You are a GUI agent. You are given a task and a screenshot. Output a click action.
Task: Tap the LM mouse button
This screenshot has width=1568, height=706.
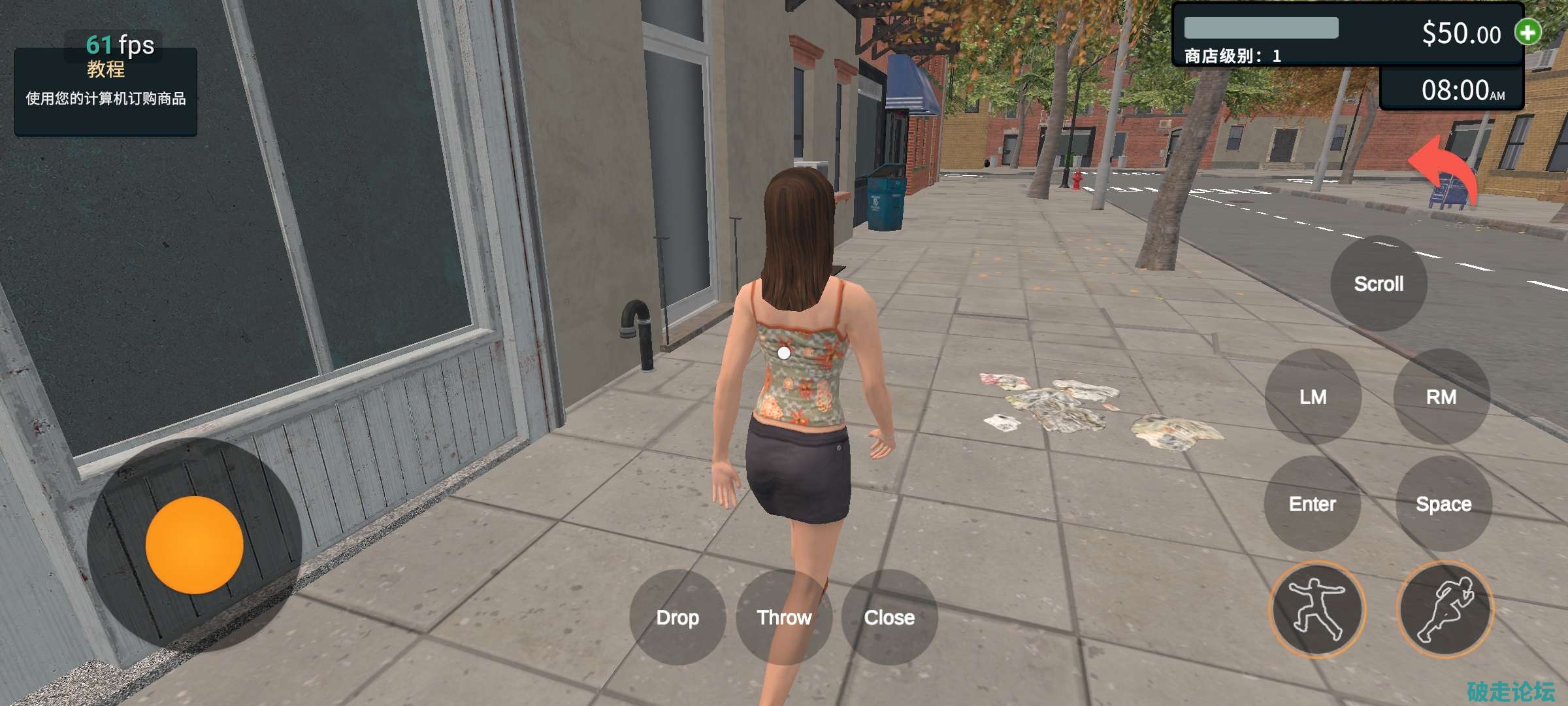click(1313, 397)
